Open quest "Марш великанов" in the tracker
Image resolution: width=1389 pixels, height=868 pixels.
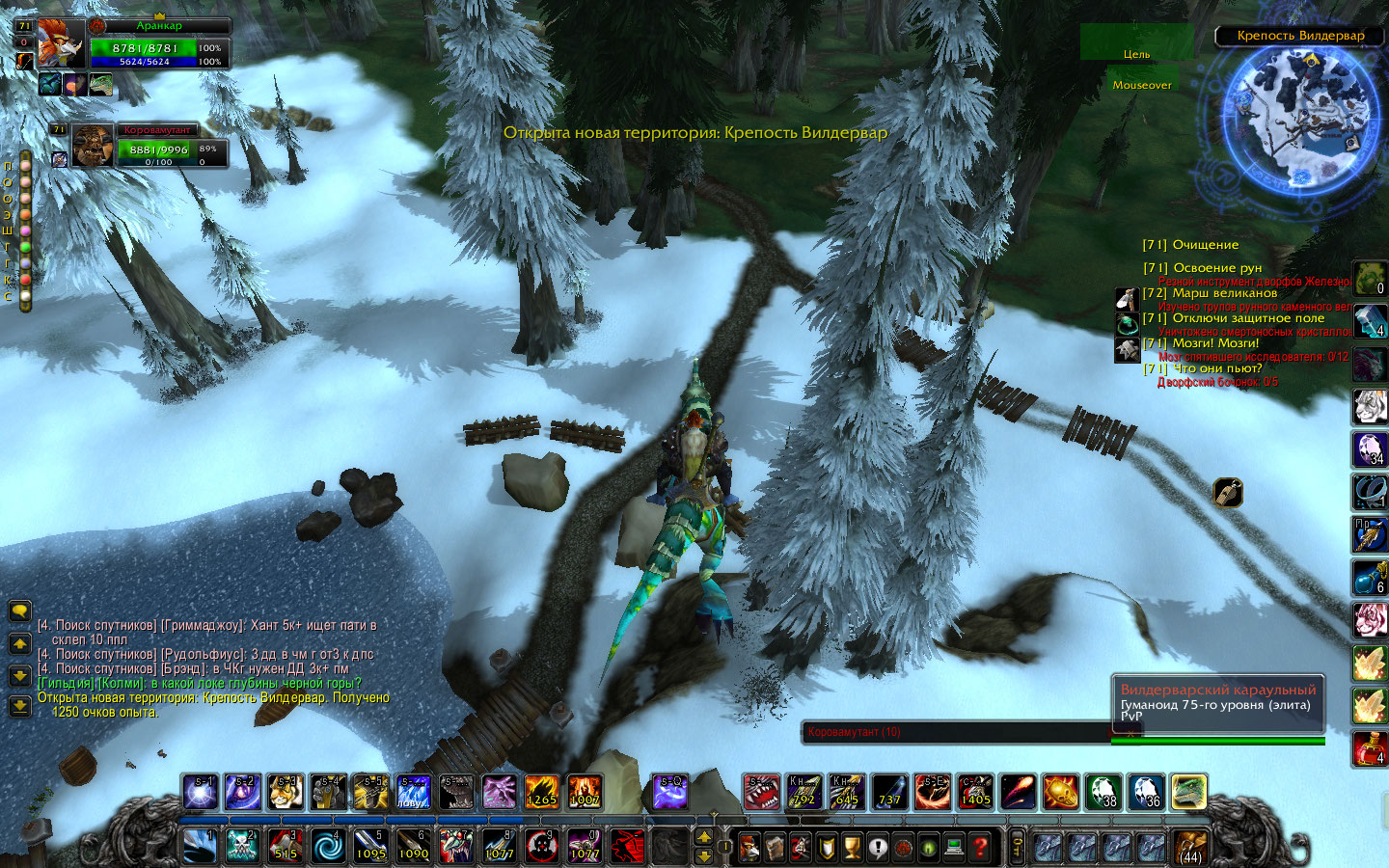(x=1224, y=293)
